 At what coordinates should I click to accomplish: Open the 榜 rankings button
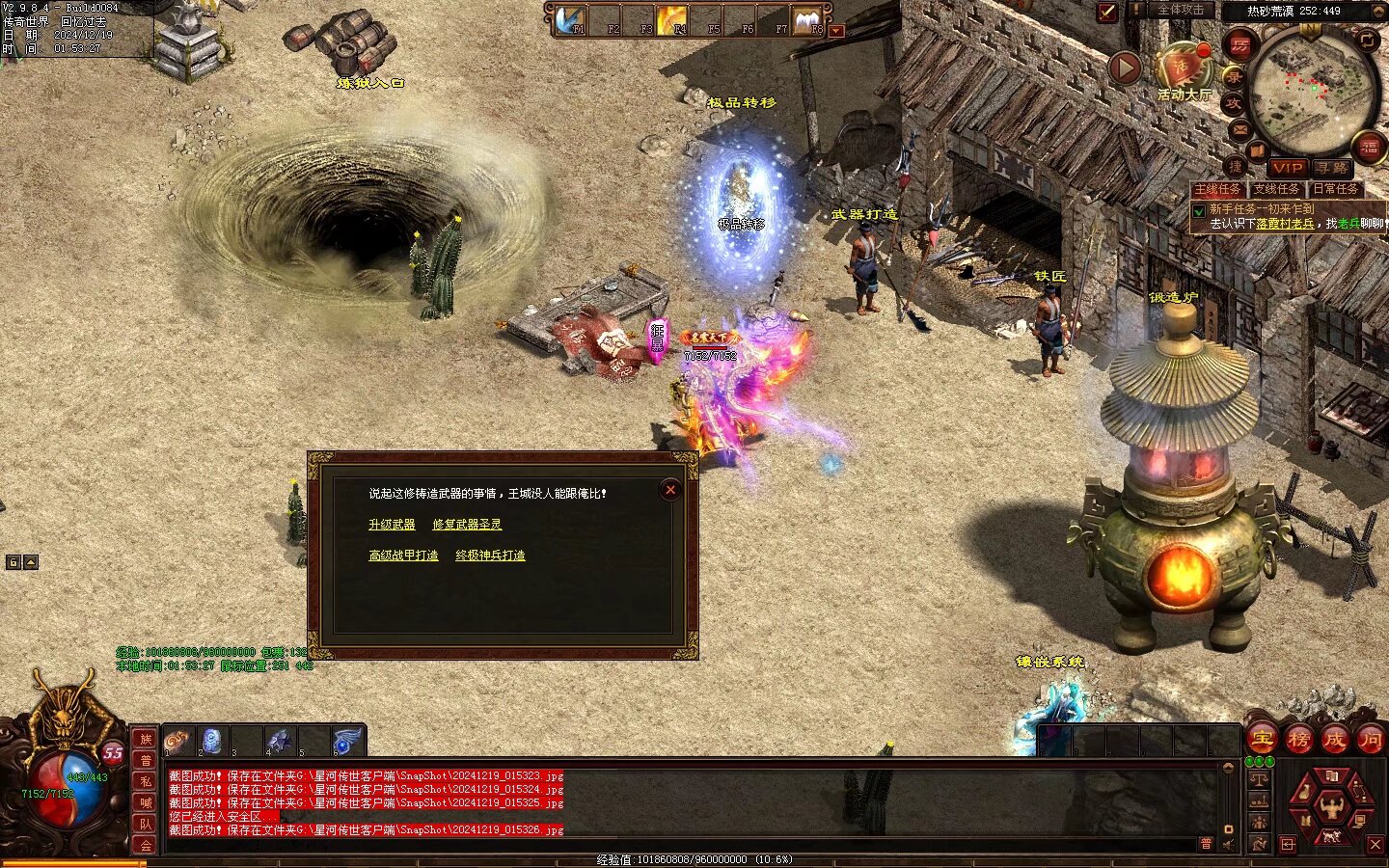click(1298, 740)
